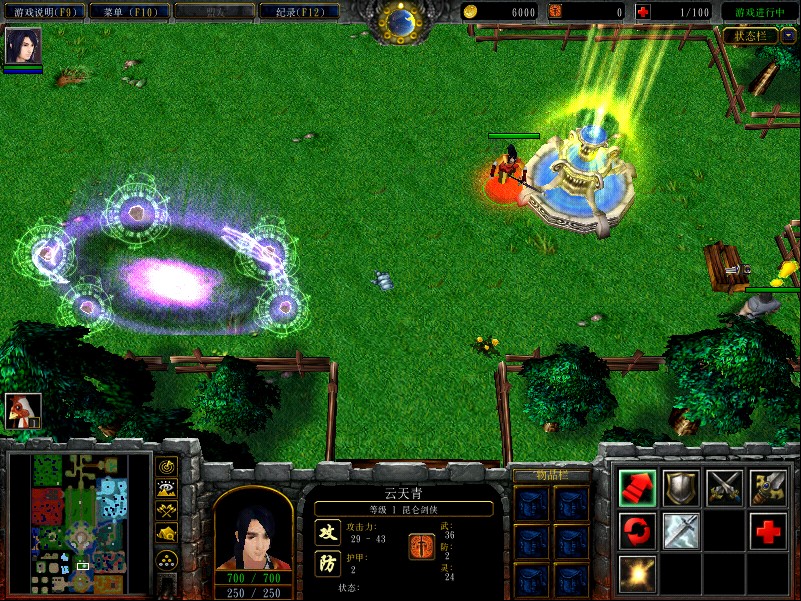Open the 纪录 (F12) log menu

(298, 12)
